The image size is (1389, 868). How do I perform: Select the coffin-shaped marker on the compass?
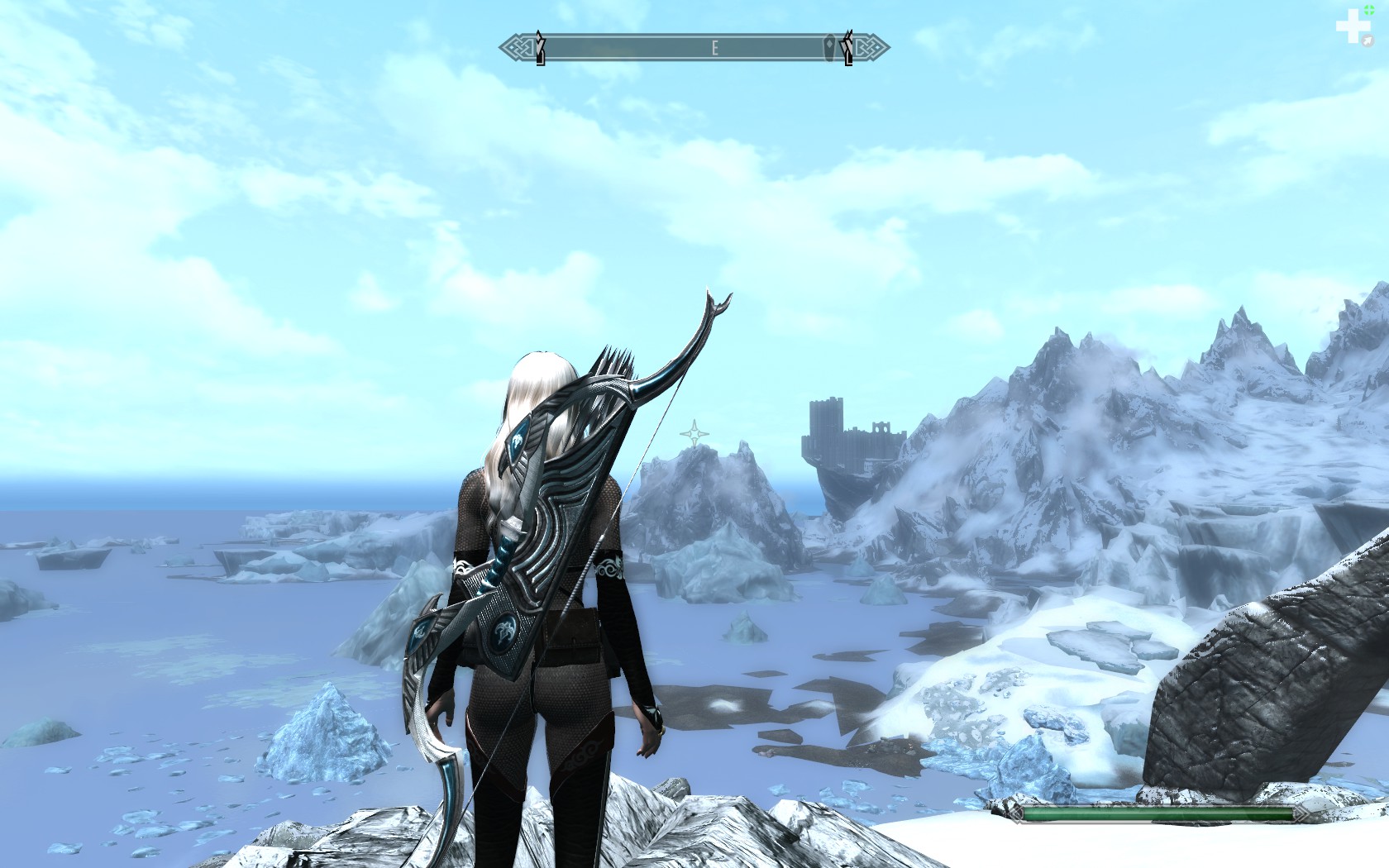(829, 47)
